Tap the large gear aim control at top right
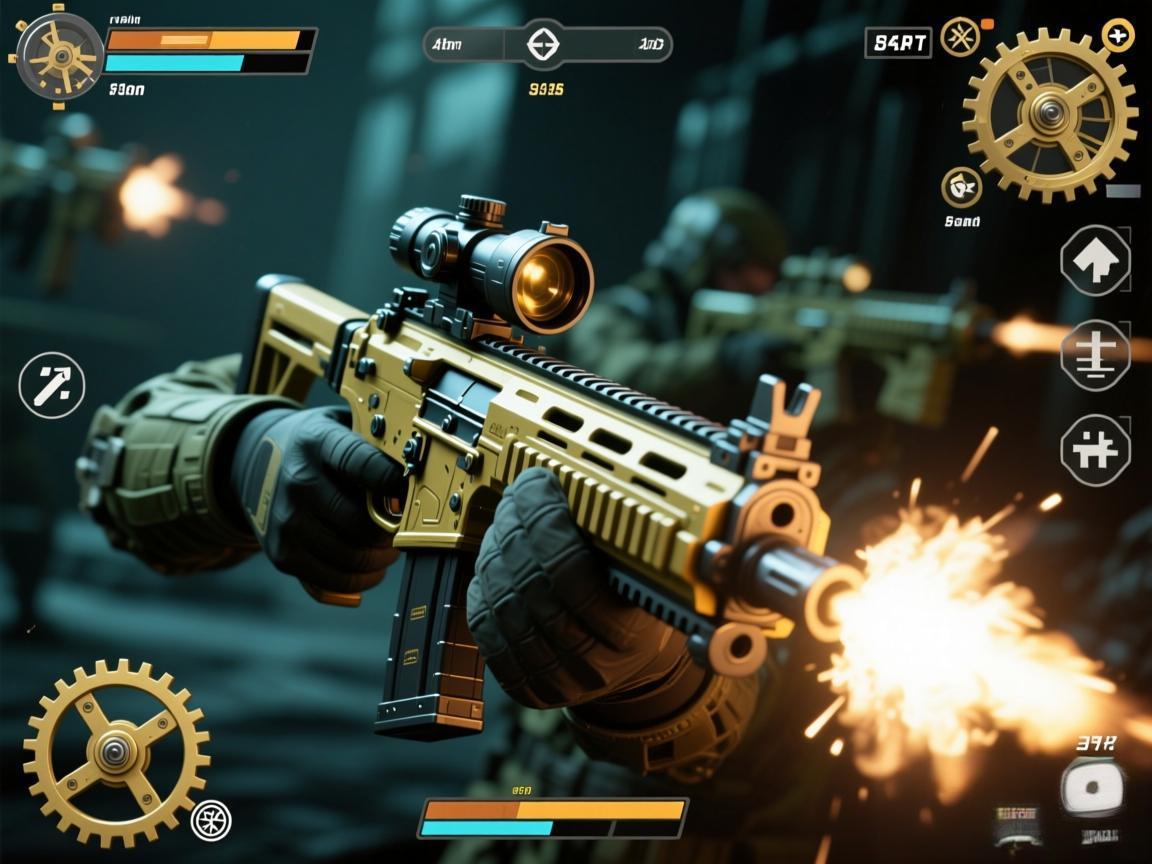 (x=1049, y=113)
